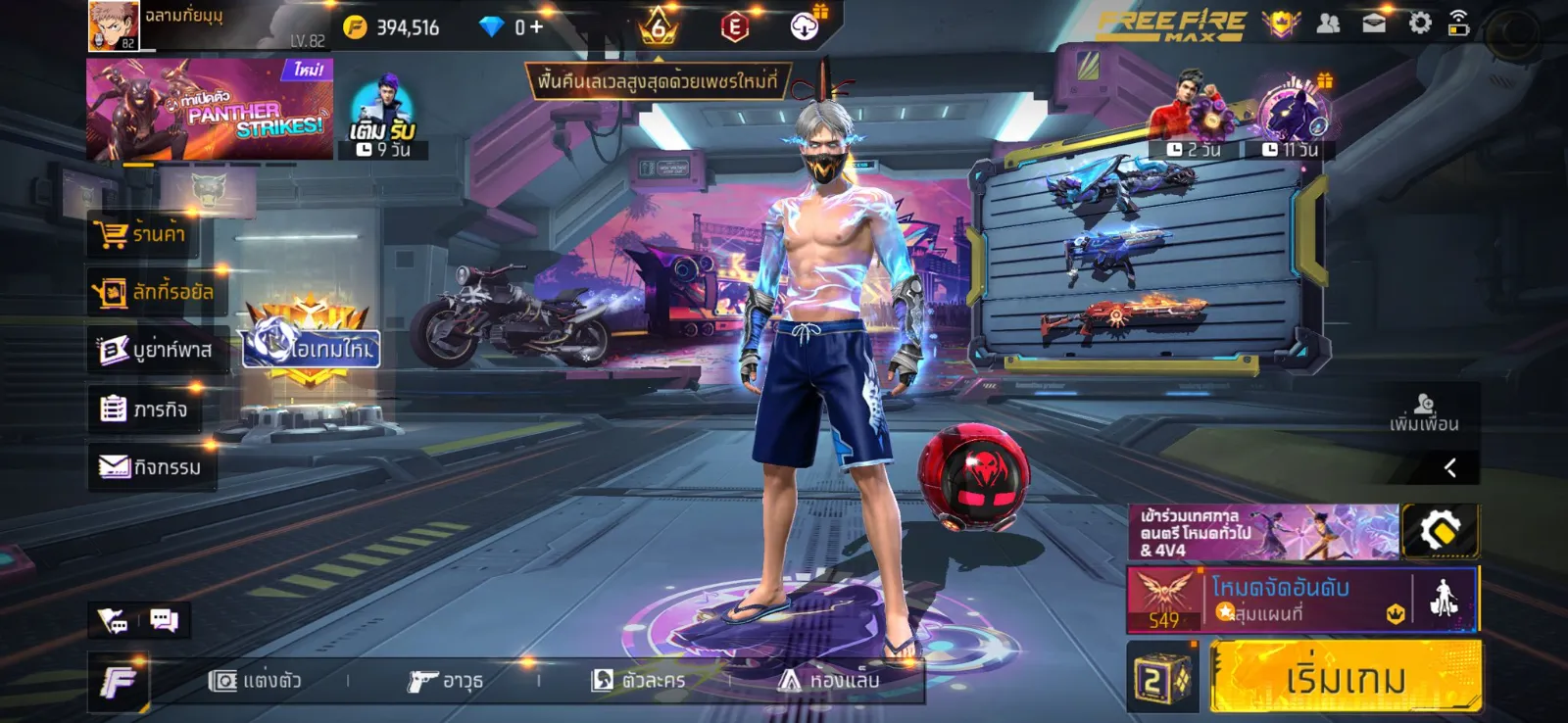The image size is (1568, 723).
Task: Open the Panther Strikes event banner
Action: coord(210,109)
